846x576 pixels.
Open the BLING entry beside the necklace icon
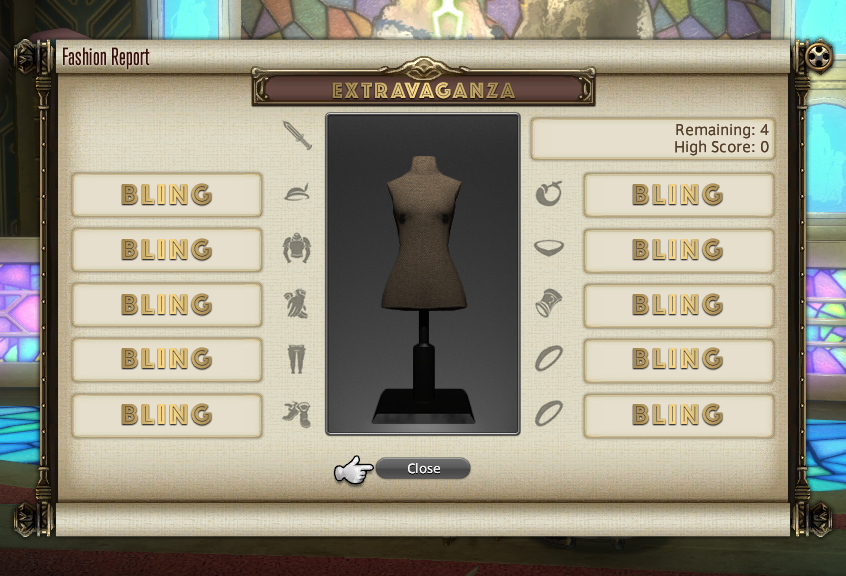[678, 249]
